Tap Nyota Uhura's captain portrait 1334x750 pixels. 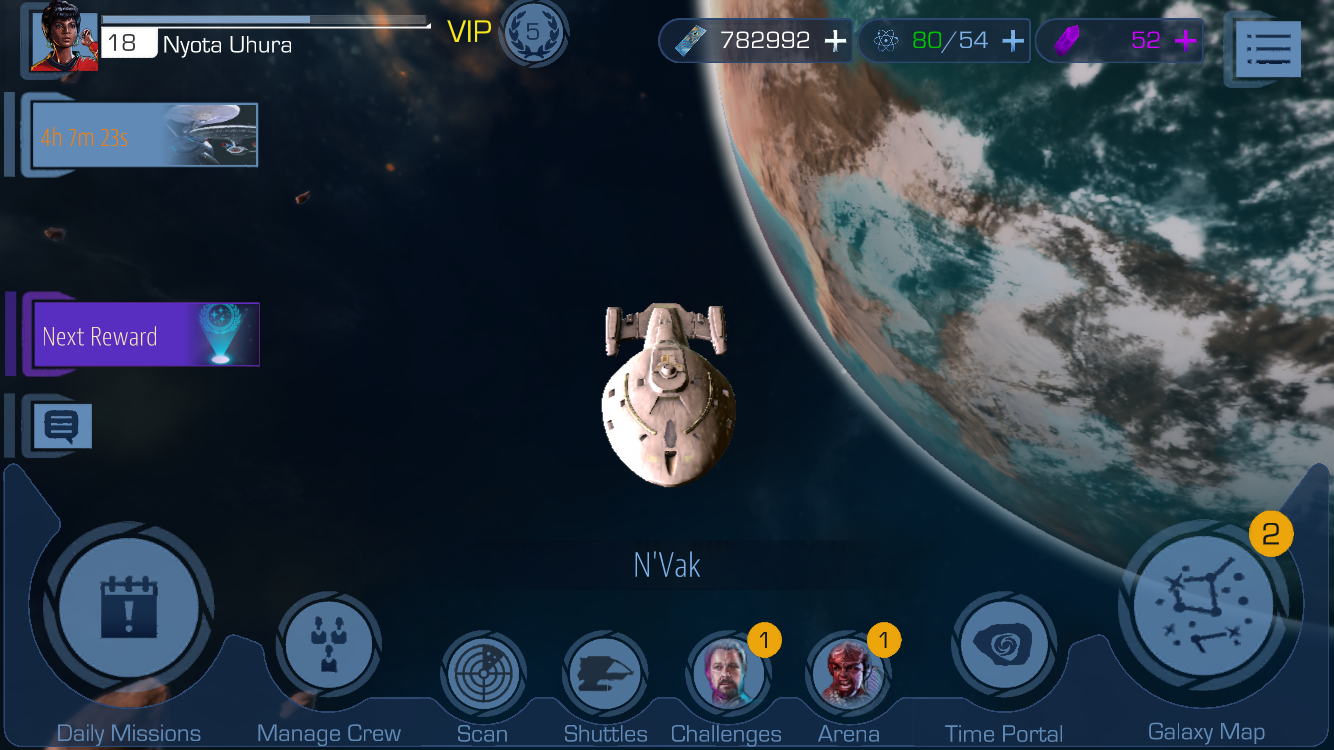click(x=64, y=42)
